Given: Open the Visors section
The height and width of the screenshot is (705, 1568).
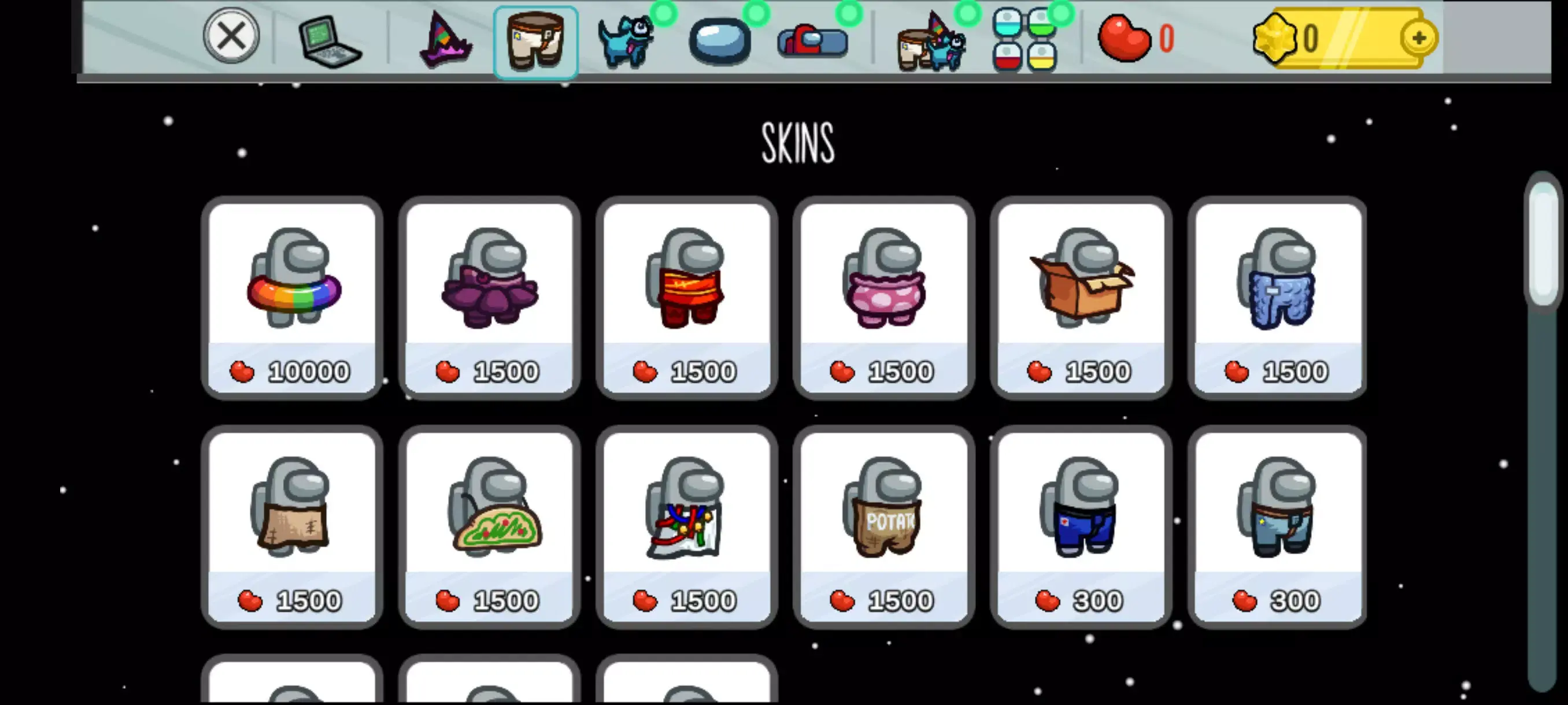Looking at the screenshot, I should 719,39.
